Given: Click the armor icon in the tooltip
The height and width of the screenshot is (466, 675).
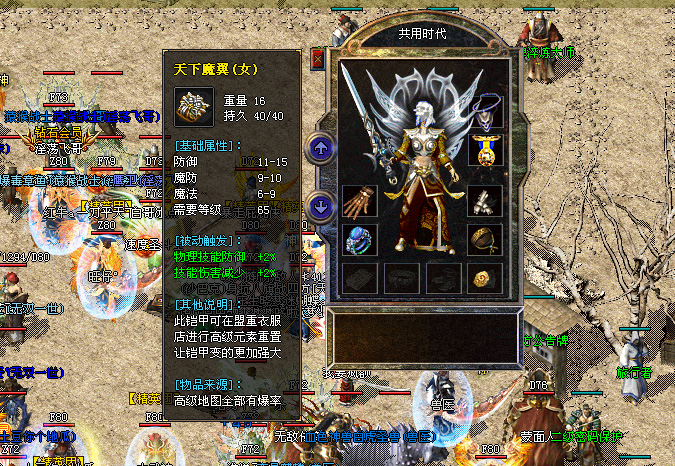Looking at the screenshot, I should tap(191, 106).
